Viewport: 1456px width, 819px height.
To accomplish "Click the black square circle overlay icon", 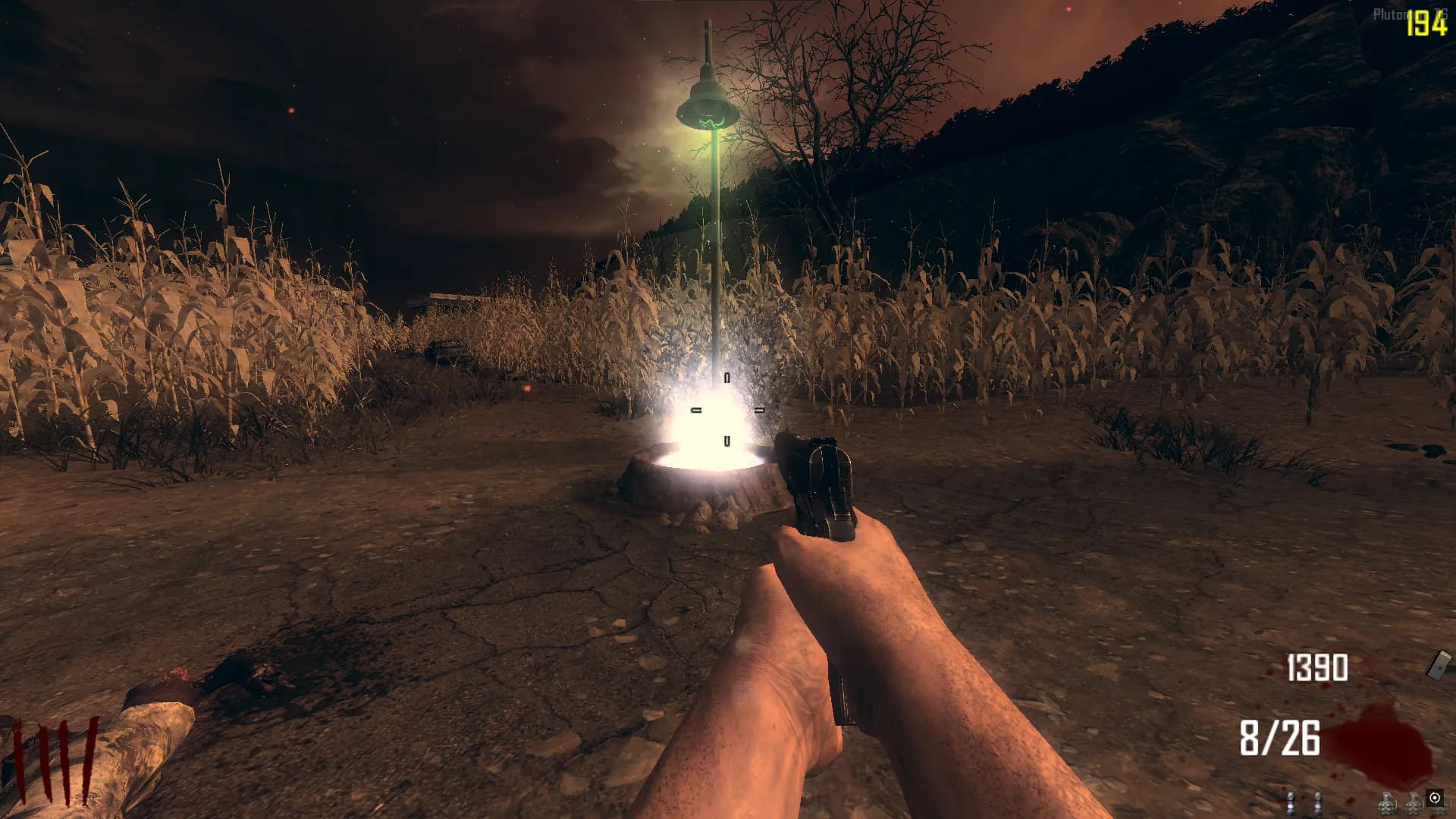I will coord(1434,798).
